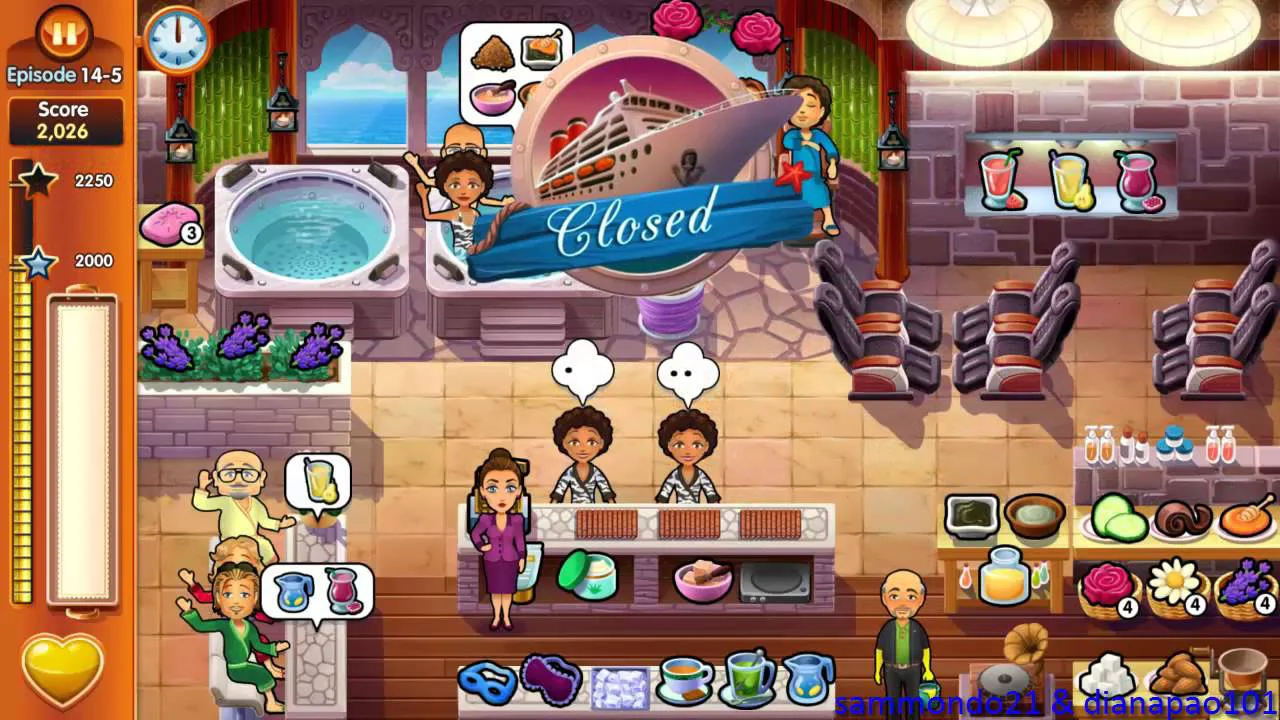Take the green tea glass

pos(746,679)
